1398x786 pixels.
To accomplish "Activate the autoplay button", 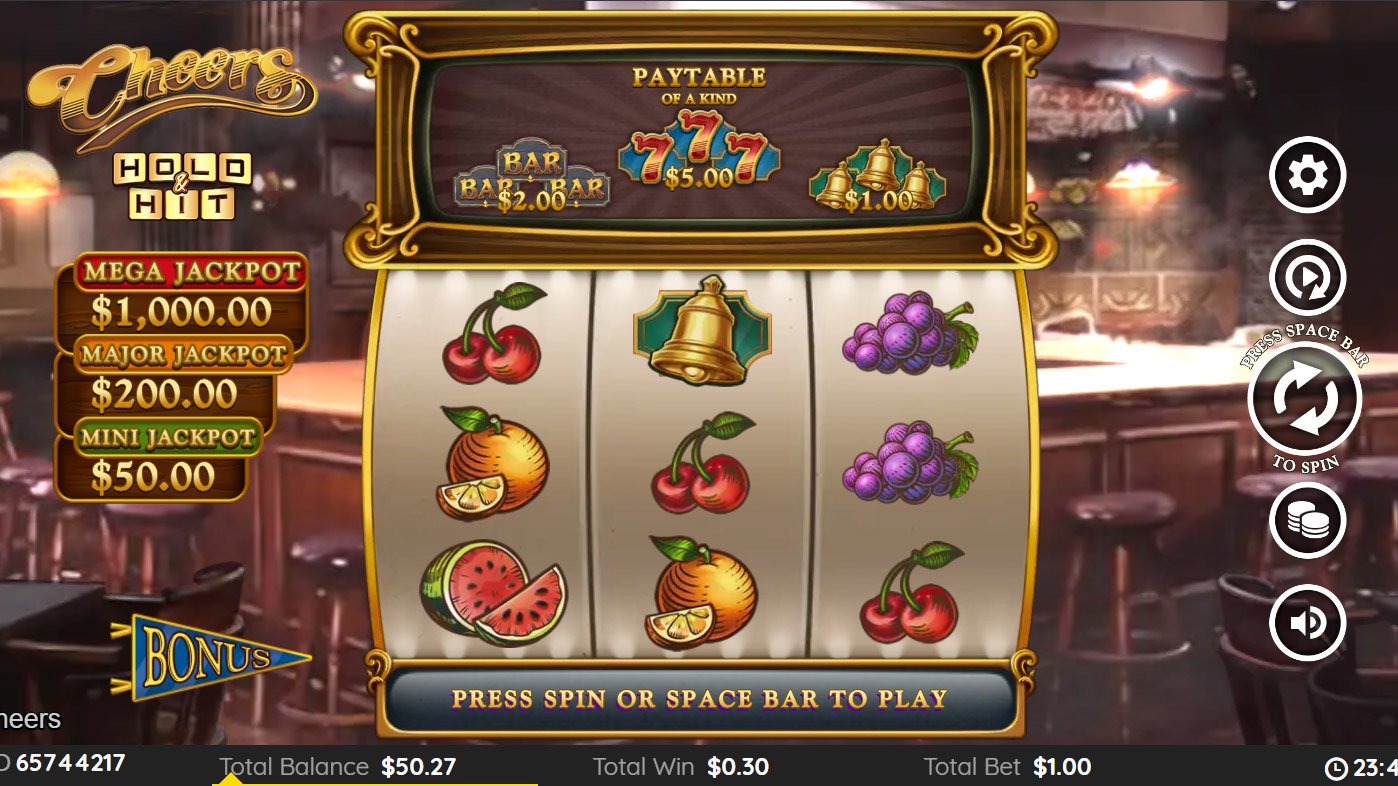I will pos(1307,278).
